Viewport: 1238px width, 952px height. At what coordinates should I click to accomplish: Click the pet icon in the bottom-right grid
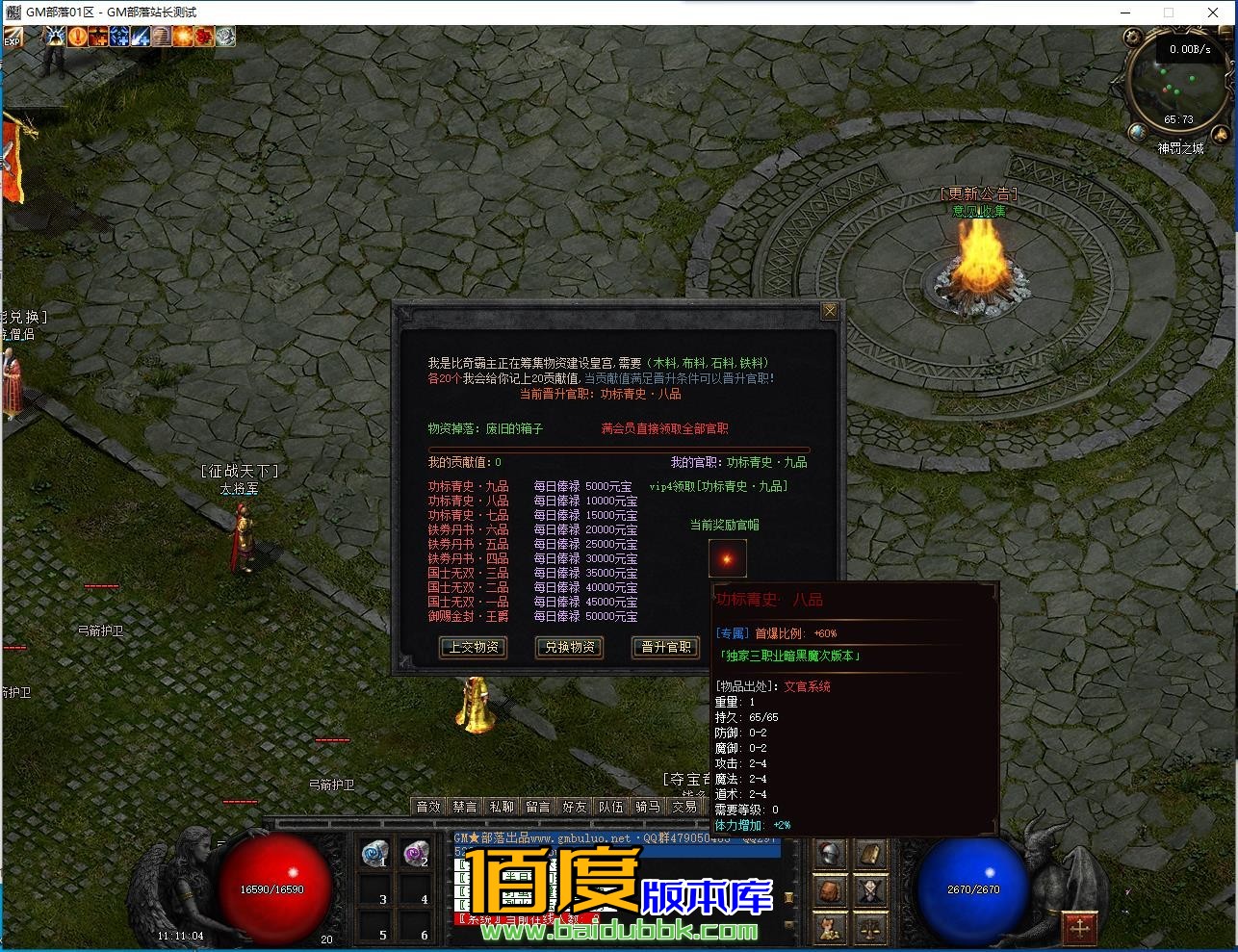point(828,927)
